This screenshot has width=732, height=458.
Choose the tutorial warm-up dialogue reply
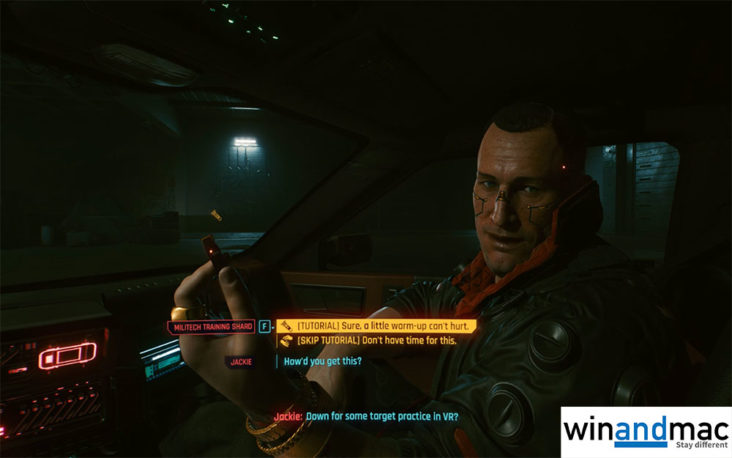(x=376, y=325)
